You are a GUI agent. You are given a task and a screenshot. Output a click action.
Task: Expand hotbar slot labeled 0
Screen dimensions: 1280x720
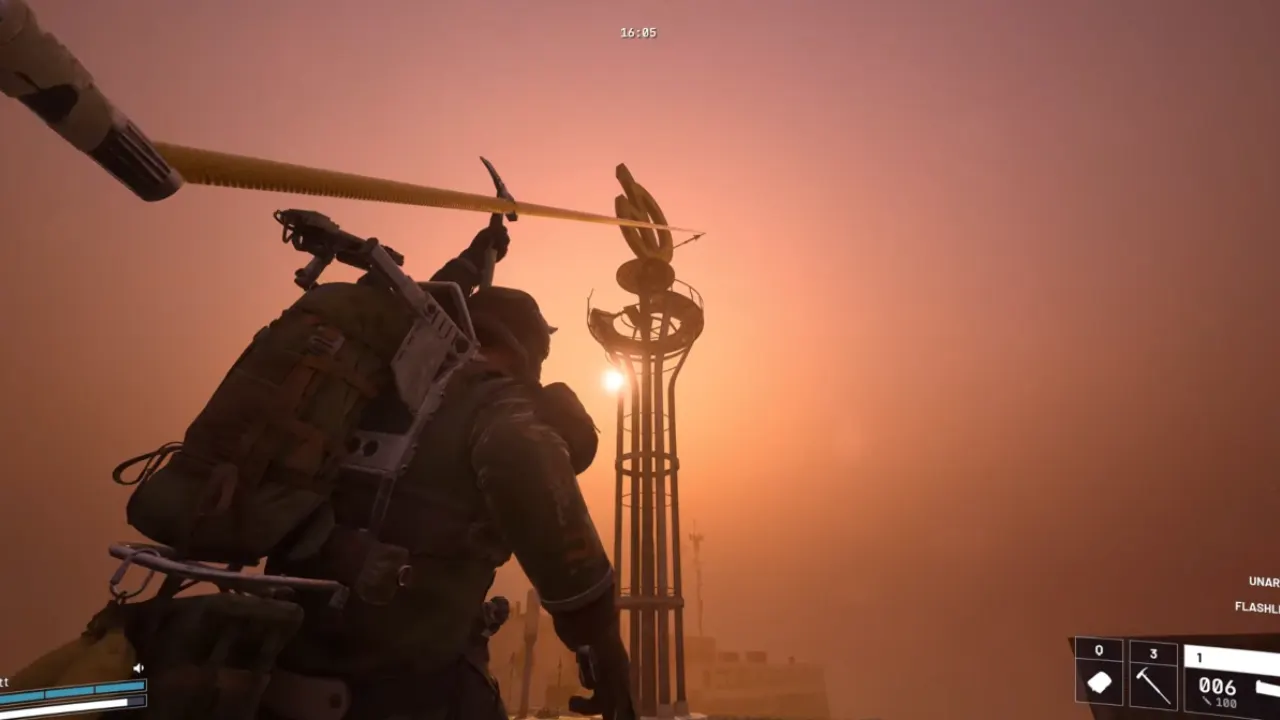[1099, 650]
